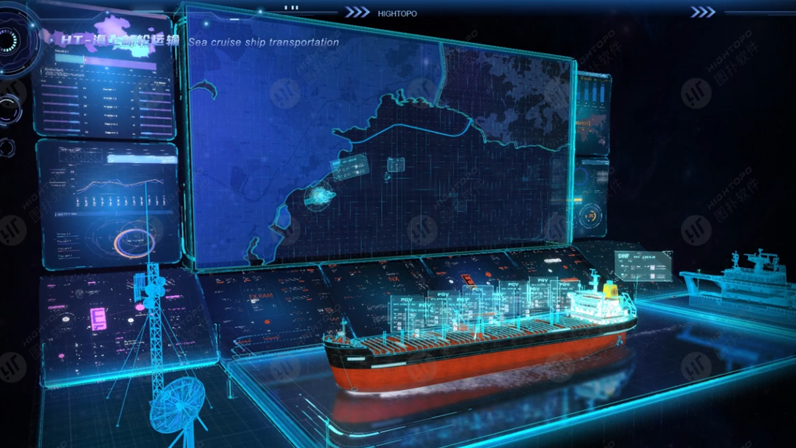Click the circular radar emblem beside the title
Screen dimensions: 796x448
(9, 42)
